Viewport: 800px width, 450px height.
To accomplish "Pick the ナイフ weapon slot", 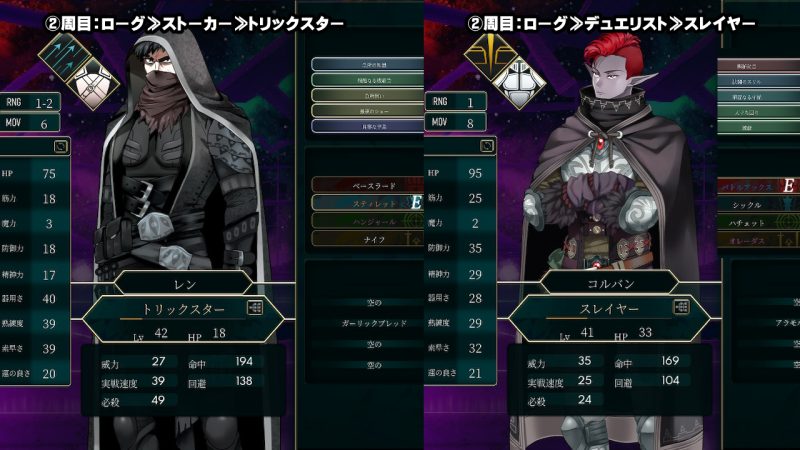I will [x=360, y=238].
